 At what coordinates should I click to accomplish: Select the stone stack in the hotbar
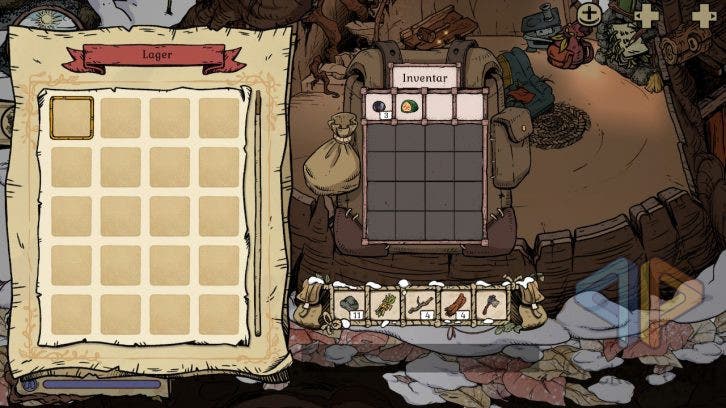click(351, 305)
